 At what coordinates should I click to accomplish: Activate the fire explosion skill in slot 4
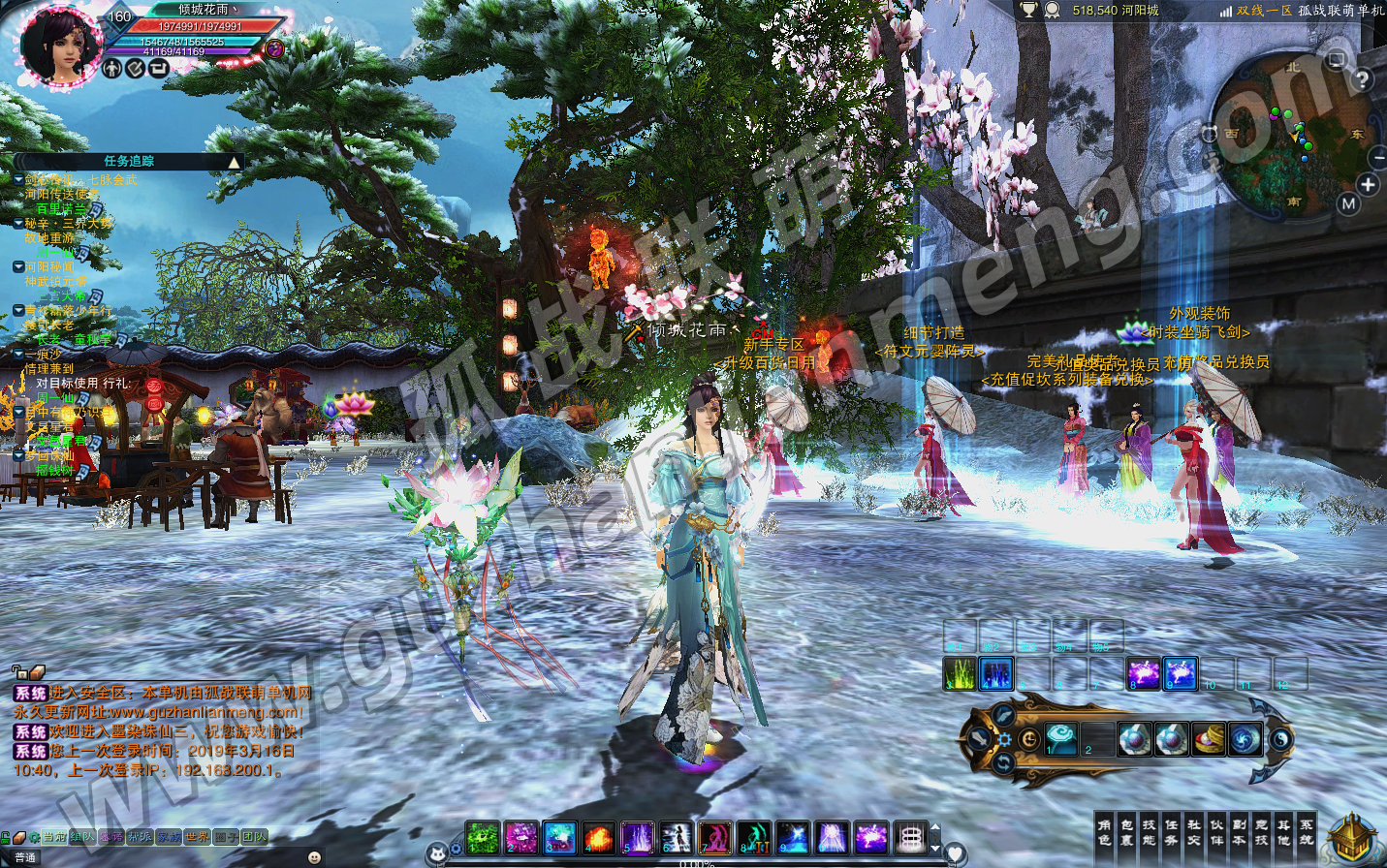tap(598, 837)
